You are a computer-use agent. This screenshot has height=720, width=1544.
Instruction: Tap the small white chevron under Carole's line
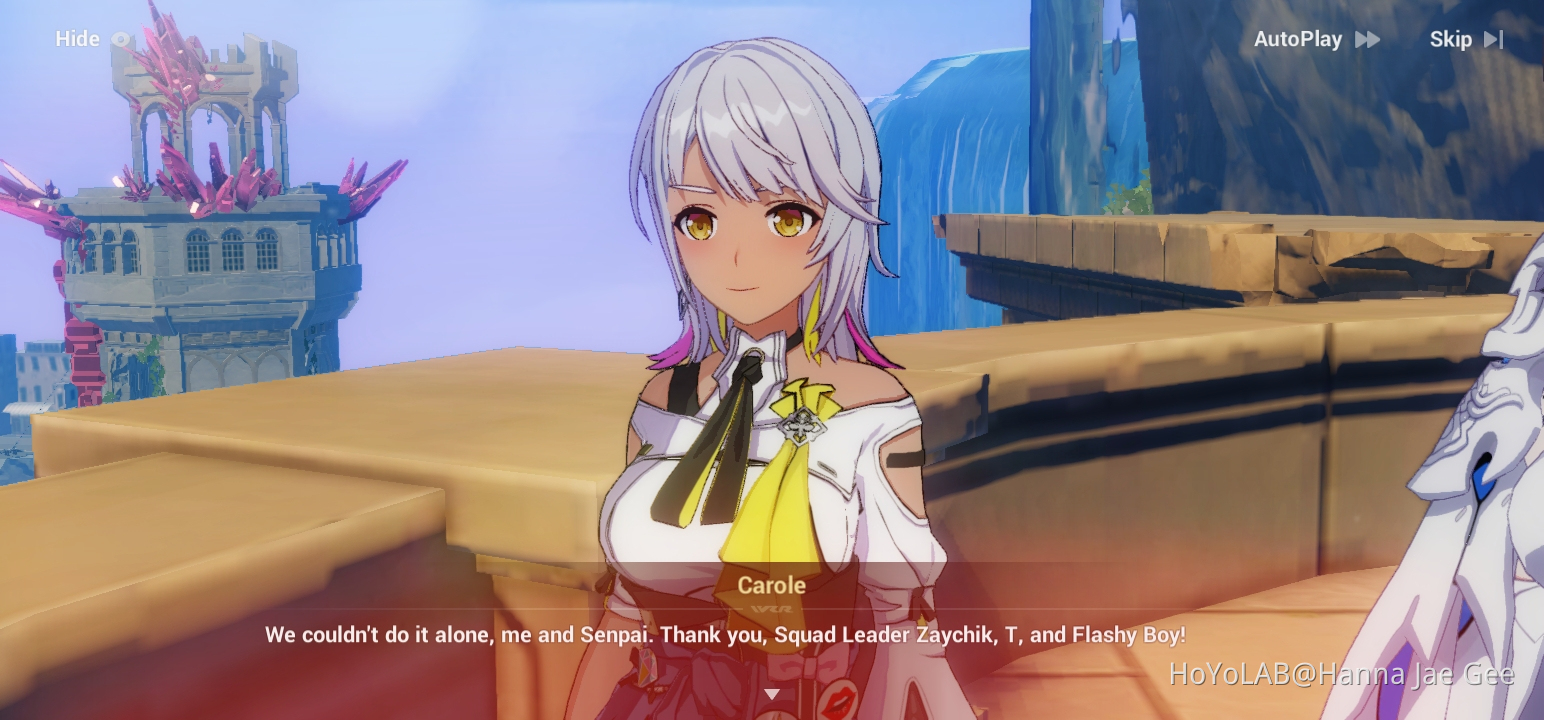pyautogui.click(x=772, y=692)
